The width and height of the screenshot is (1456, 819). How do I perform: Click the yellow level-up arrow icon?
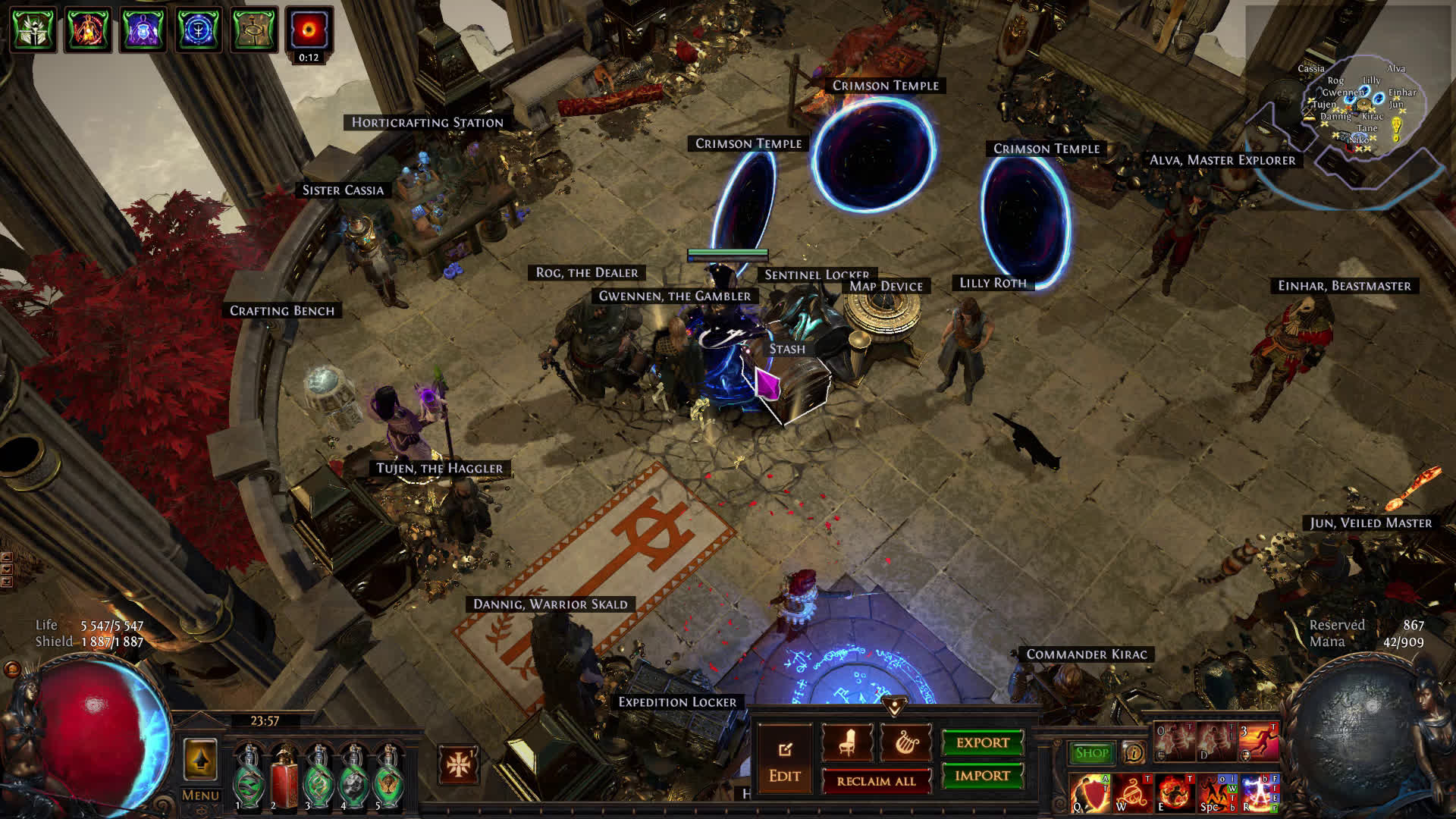click(x=200, y=760)
